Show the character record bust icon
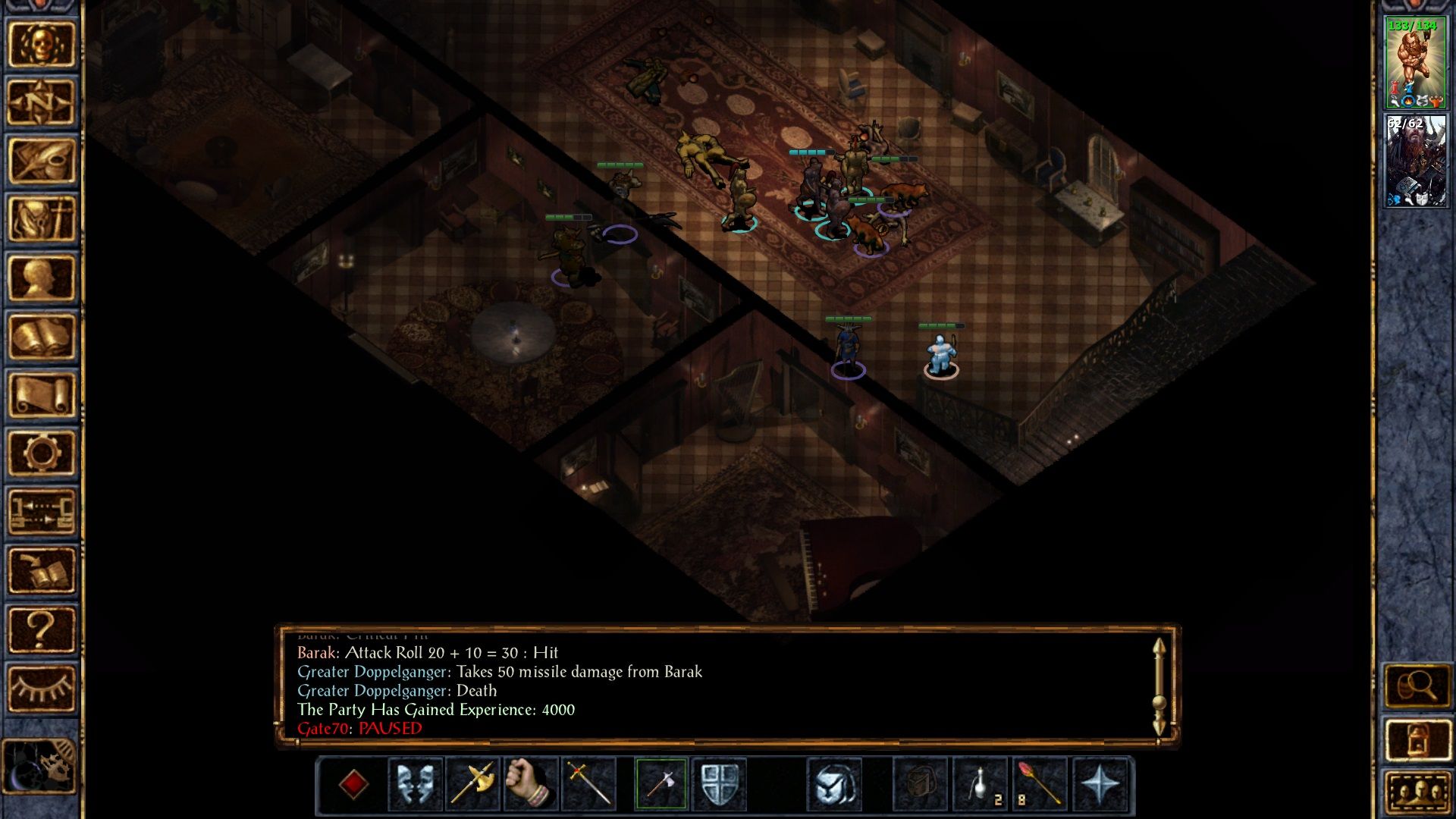Image resolution: width=1456 pixels, height=819 pixels. tap(42, 278)
